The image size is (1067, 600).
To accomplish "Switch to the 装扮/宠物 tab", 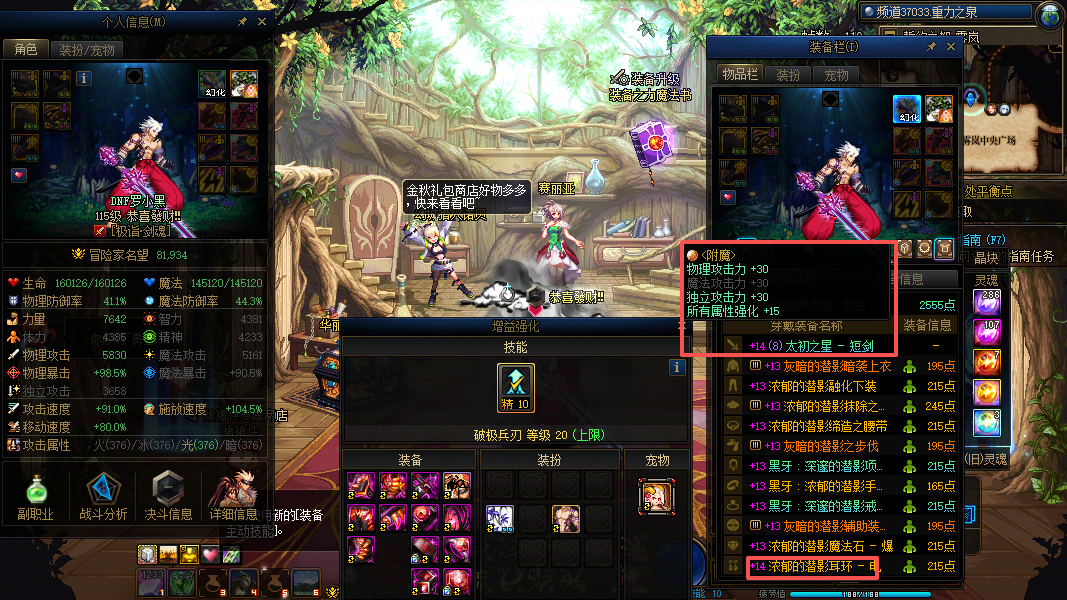I will pyautogui.click(x=87, y=49).
